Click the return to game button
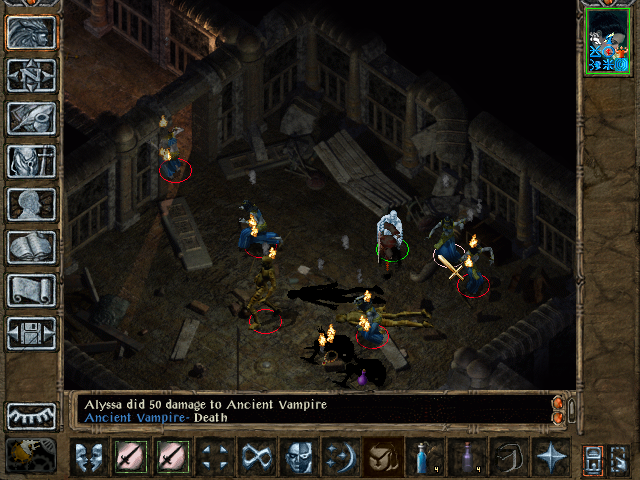This screenshot has height=480, width=640. click(31, 31)
